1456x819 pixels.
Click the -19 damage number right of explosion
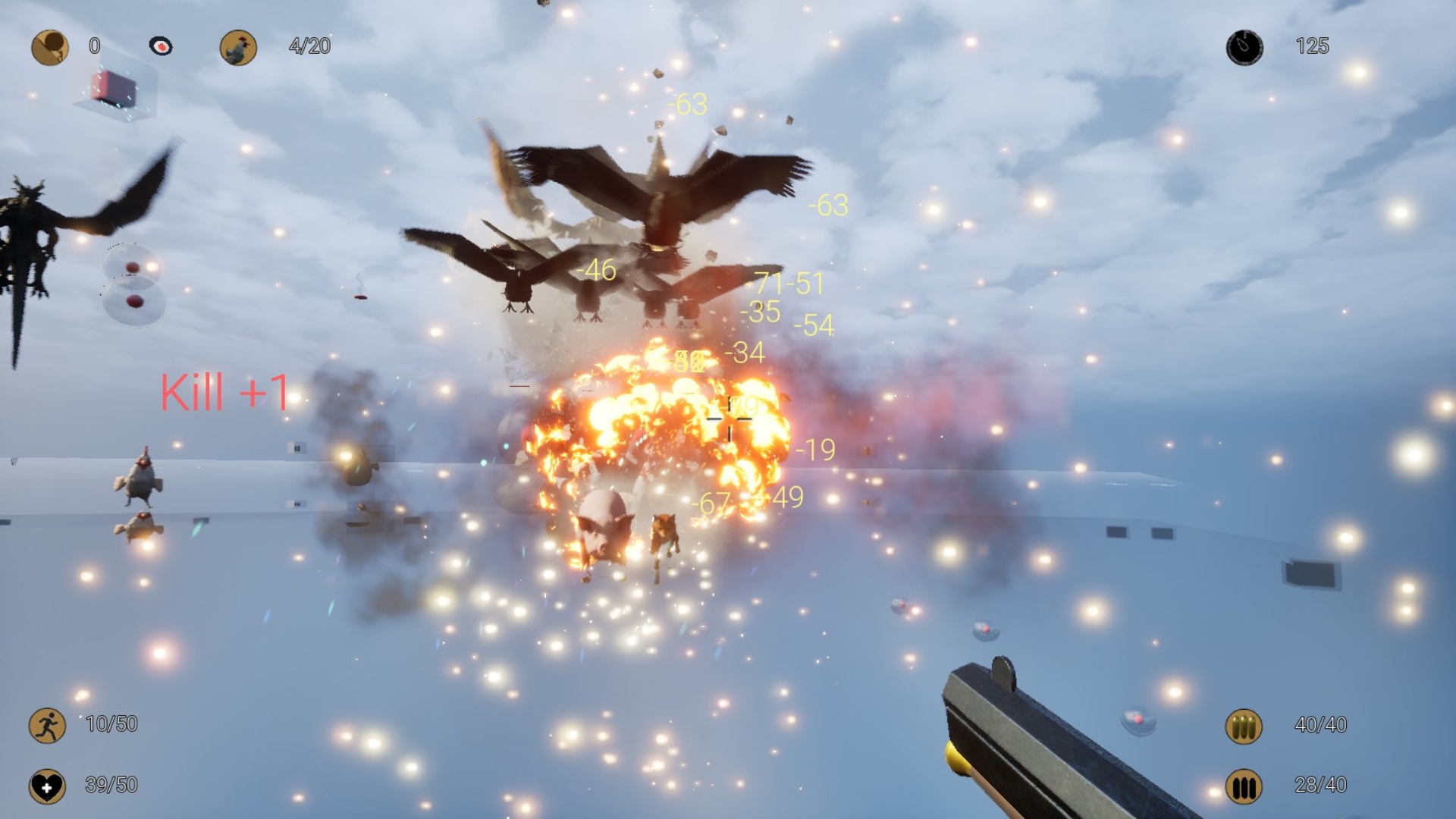[x=814, y=449]
